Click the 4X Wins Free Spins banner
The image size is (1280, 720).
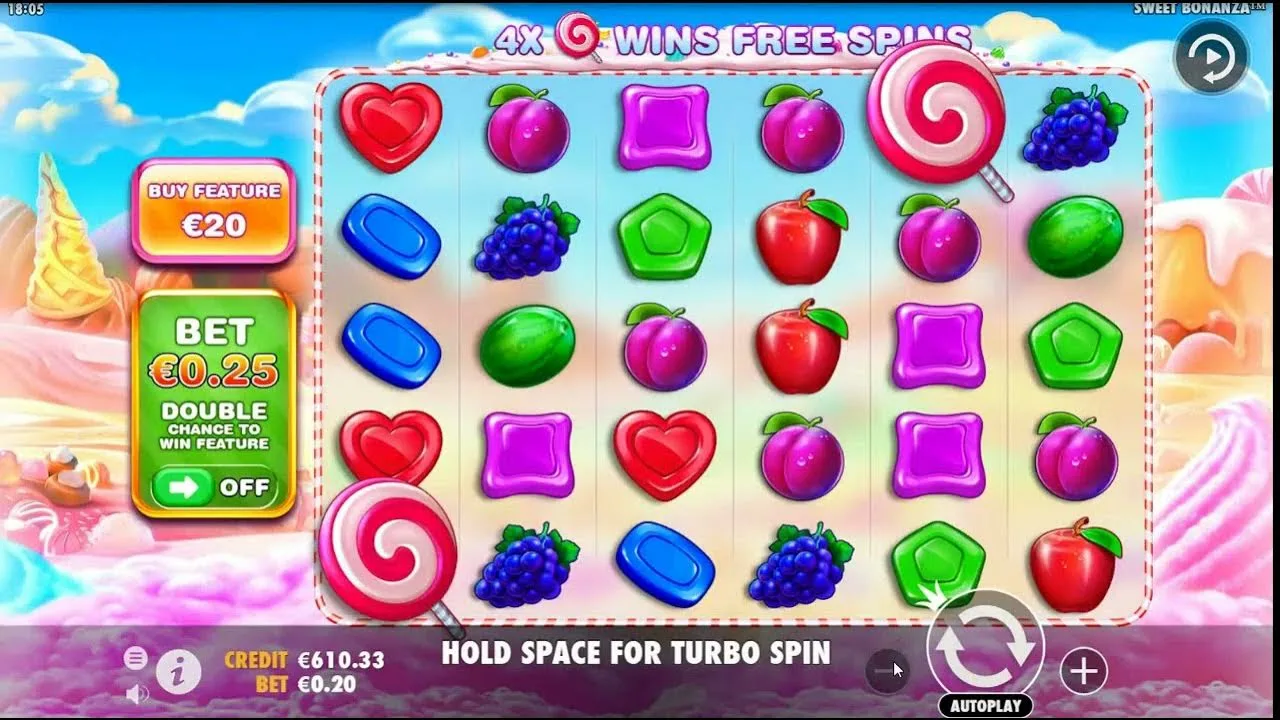[x=735, y=37]
